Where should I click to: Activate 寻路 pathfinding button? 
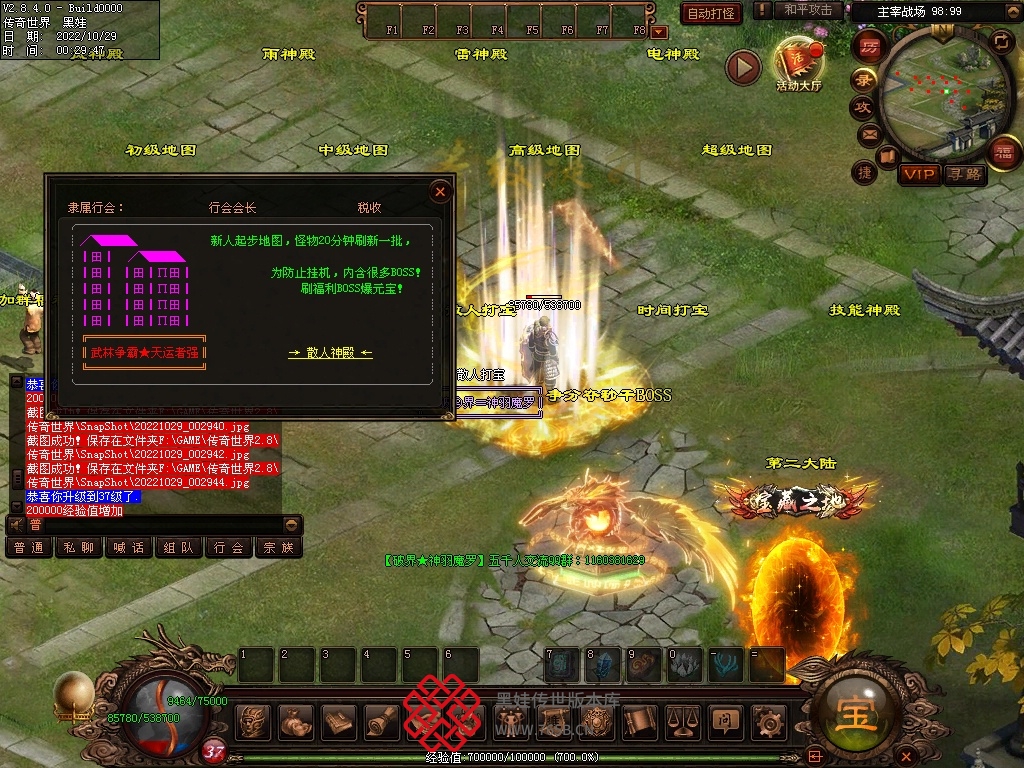(964, 175)
